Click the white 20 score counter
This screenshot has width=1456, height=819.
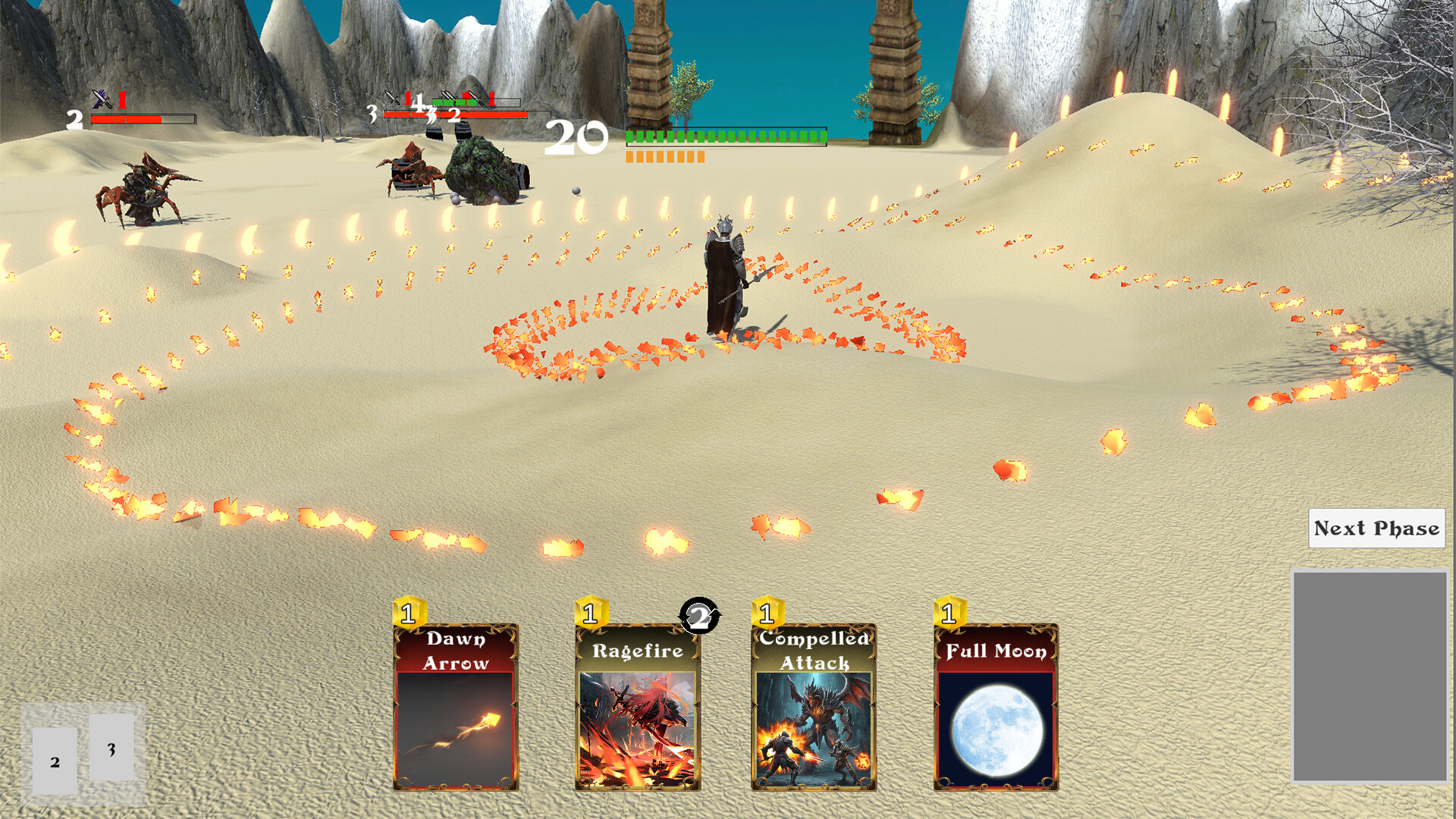pyautogui.click(x=577, y=138)
